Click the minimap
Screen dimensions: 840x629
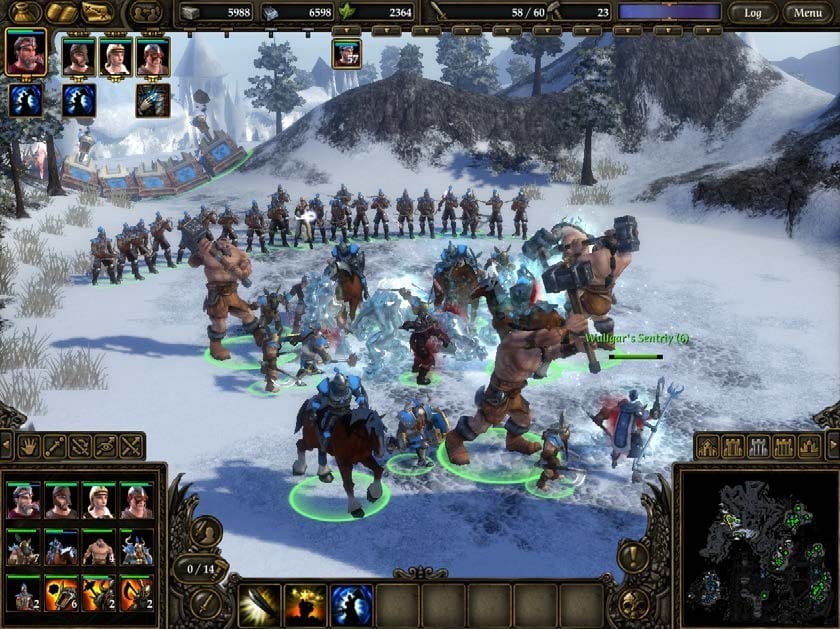point(755,545)
